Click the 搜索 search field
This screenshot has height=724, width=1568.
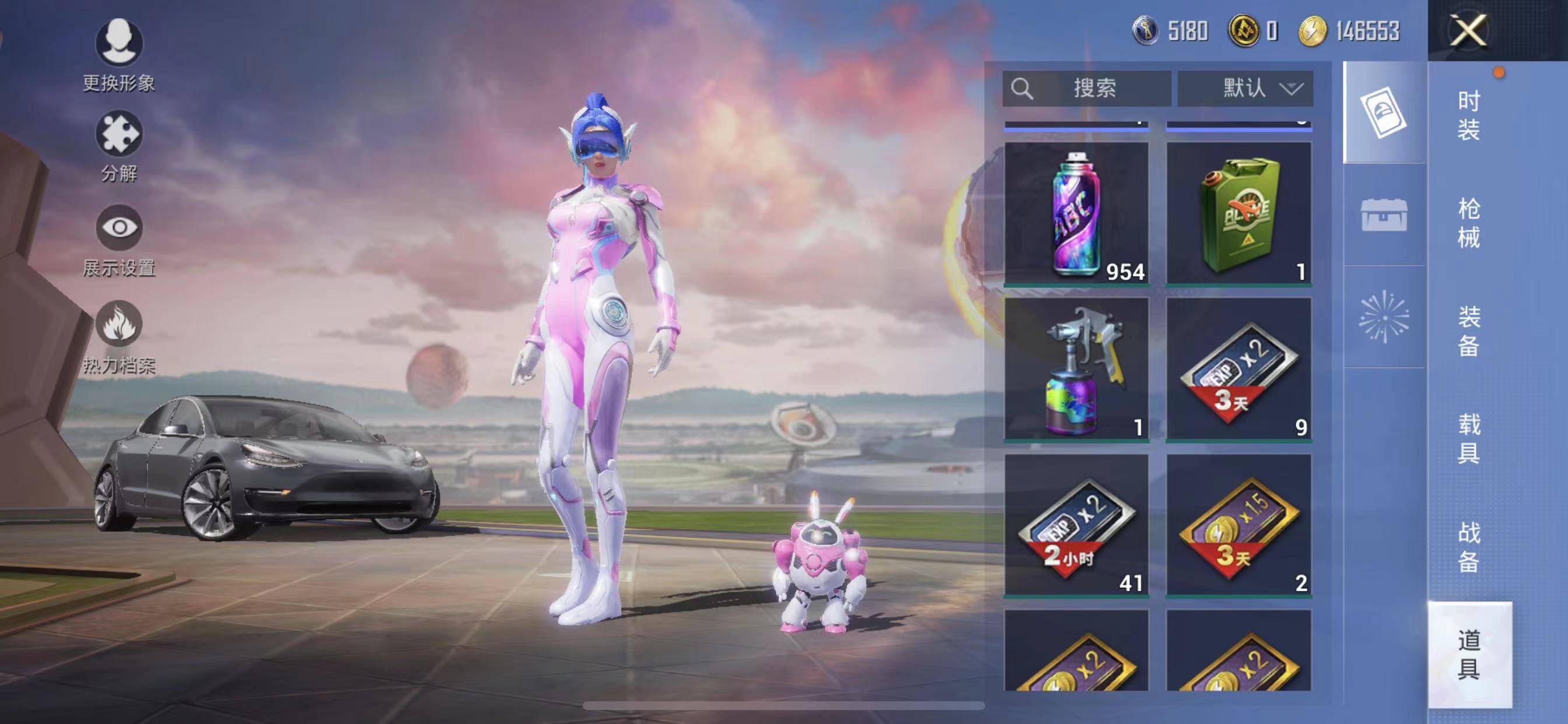(1087, 89)
